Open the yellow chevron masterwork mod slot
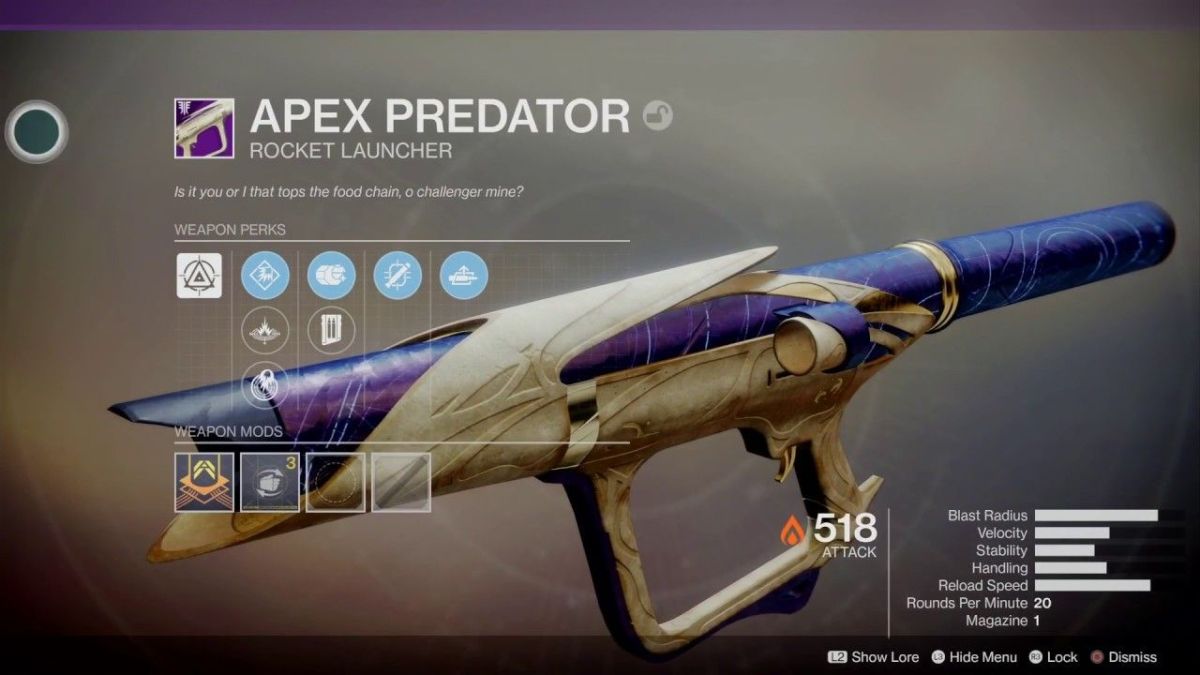 tap(204, 482)
